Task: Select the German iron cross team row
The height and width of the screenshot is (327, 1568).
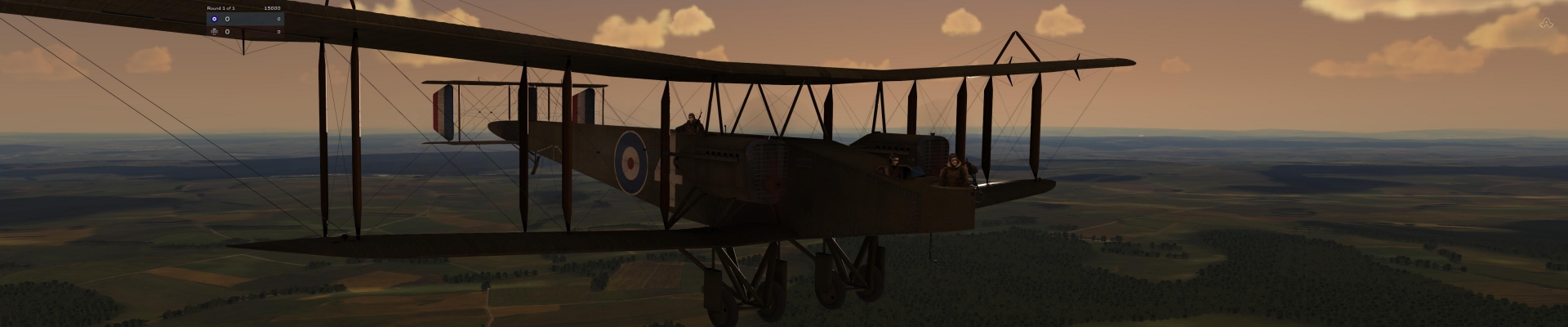Action: (x=244, y=32)
